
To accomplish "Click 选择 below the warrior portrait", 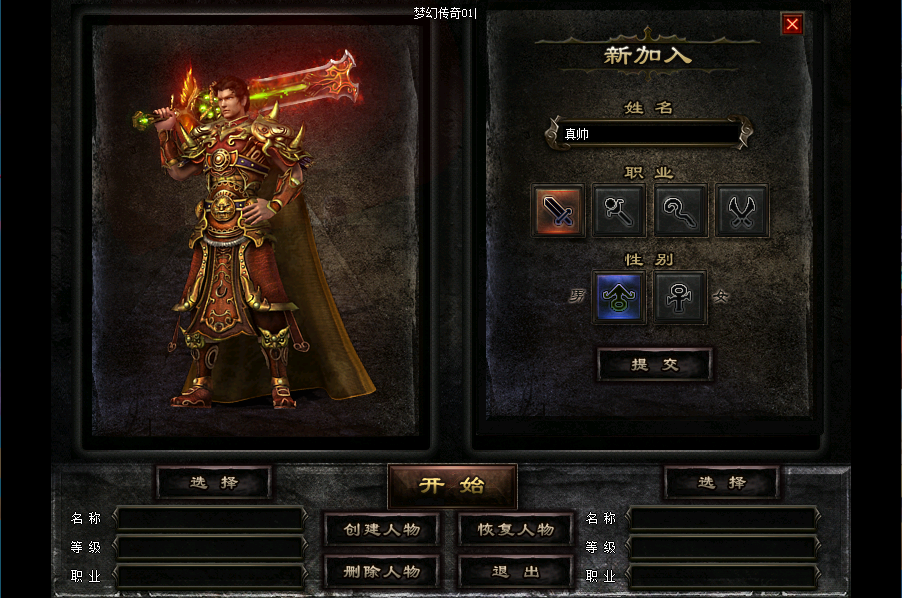I will tap(214, 482).
